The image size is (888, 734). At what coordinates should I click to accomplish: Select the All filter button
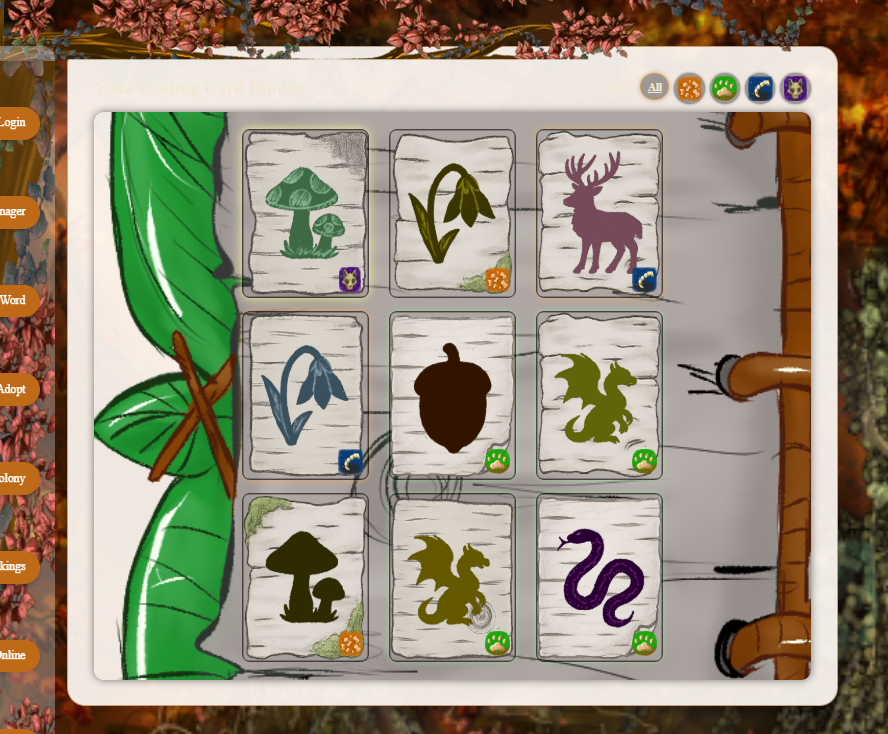[655, 88]
